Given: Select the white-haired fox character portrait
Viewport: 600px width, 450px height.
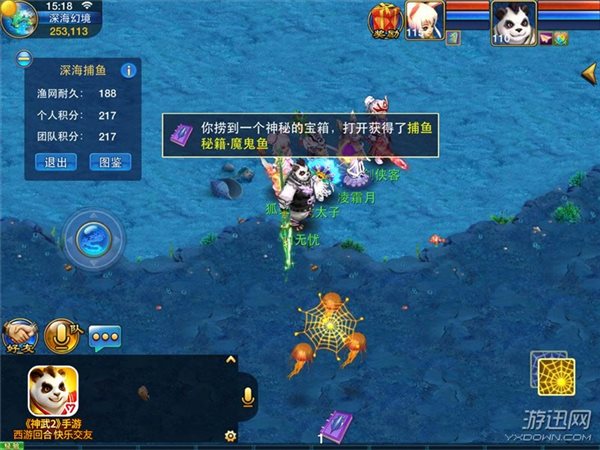Looking at the screenshot, I should click(425, 20).
